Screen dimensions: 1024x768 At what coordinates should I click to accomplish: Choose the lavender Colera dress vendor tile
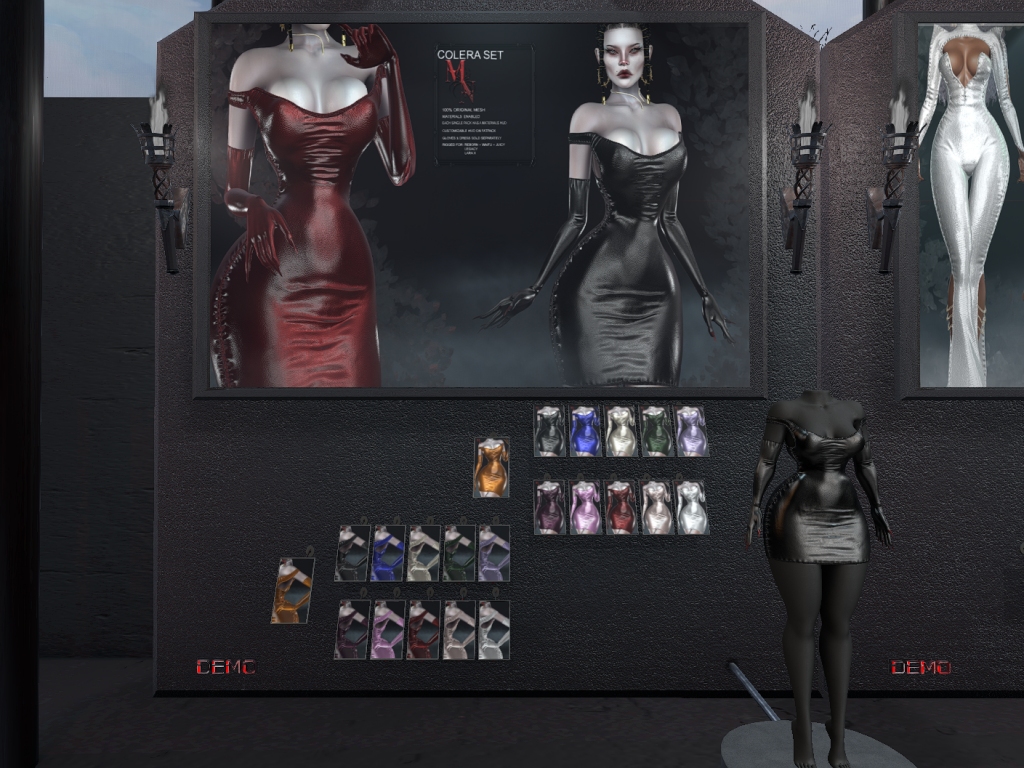pyautogui.click(x=691, y=431)
